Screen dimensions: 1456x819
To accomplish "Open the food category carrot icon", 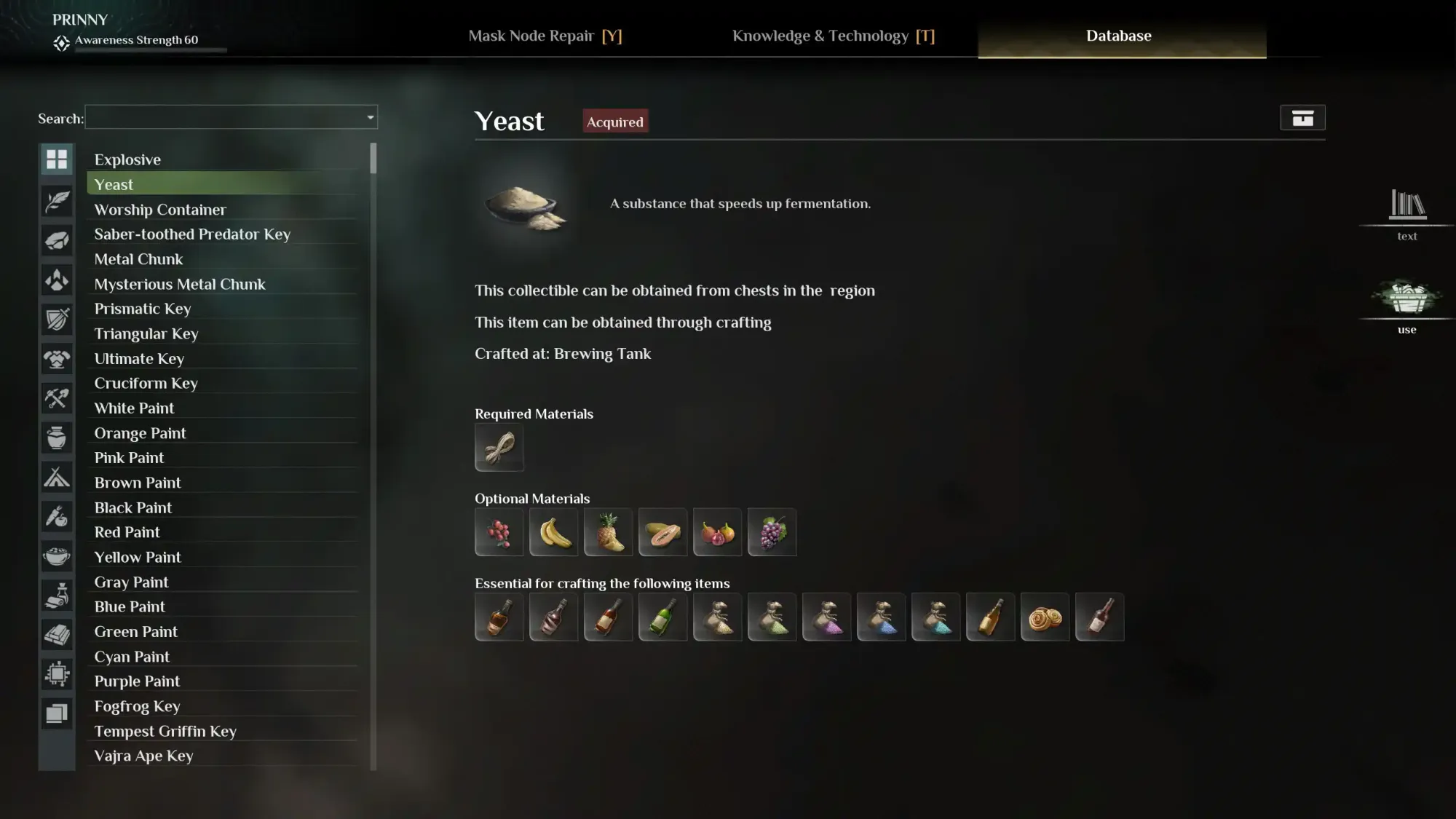I will click(x=57, y=516).
